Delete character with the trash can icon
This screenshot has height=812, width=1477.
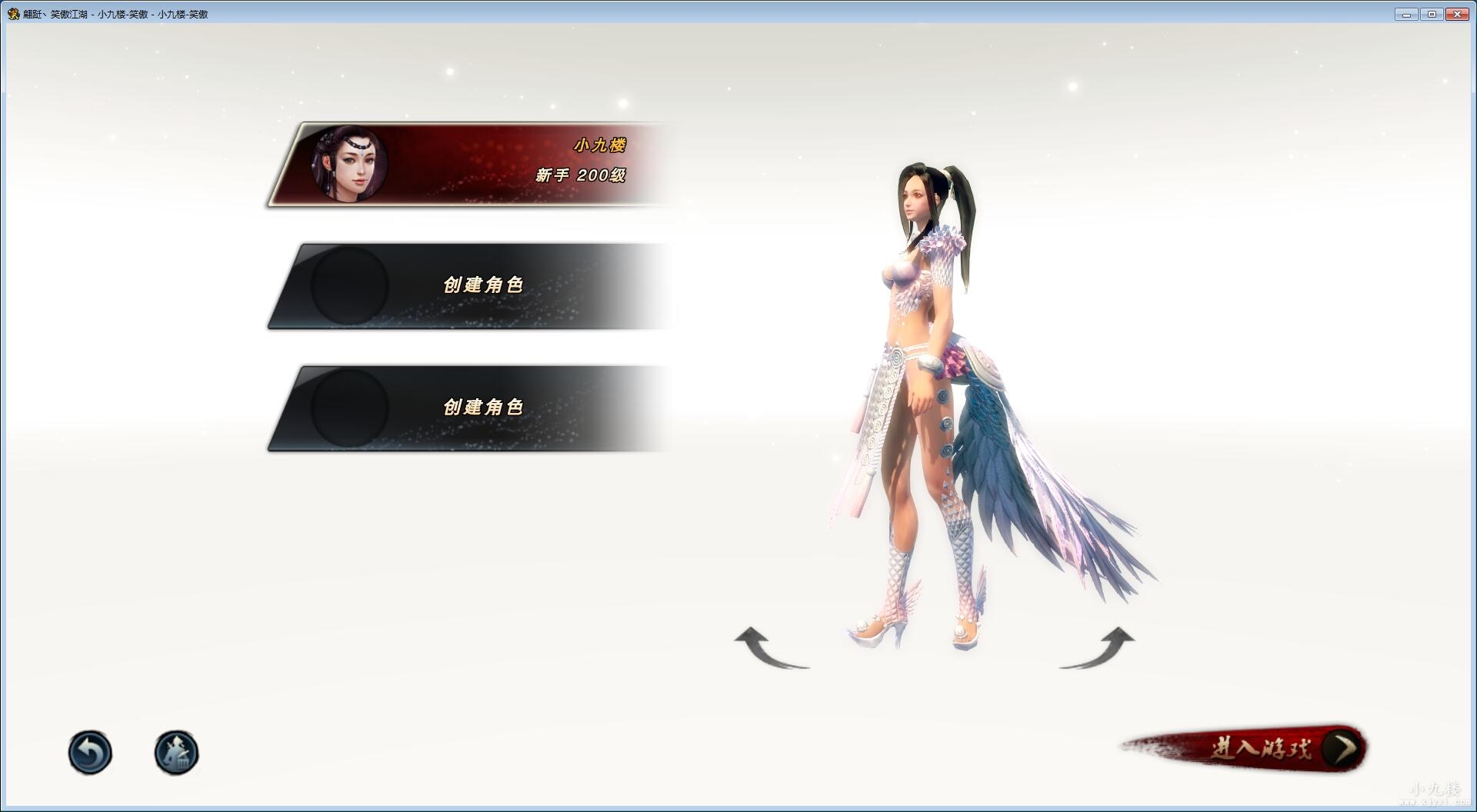tap(176, 752)
